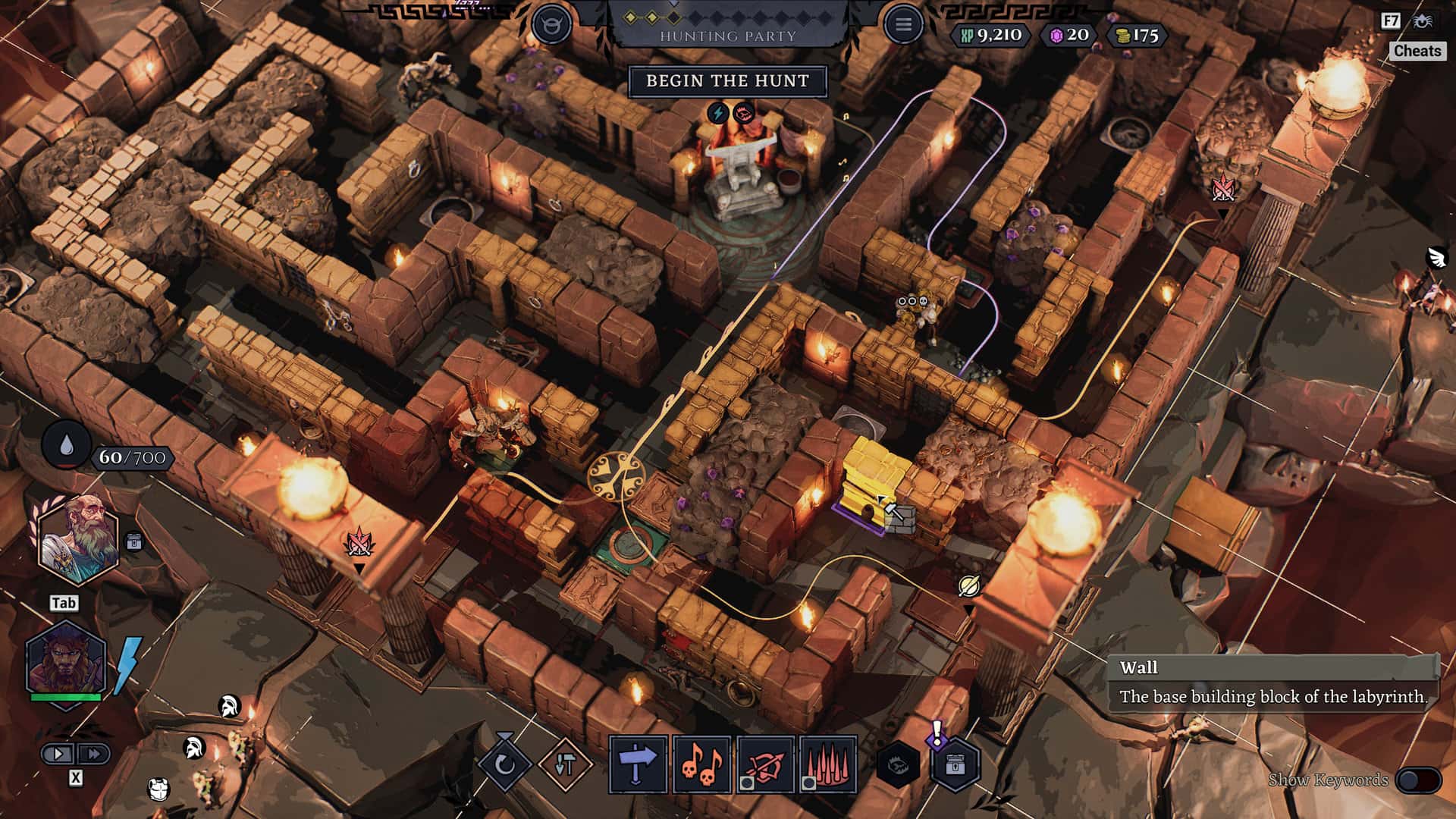Toggle the small checkbox on the spike trap tile
Screen dimensions: 1456x819
tap(809, 782)
